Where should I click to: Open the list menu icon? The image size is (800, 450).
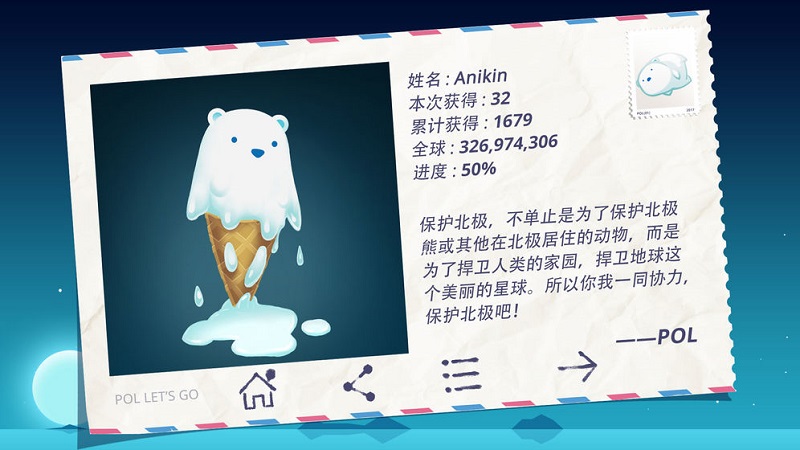tap(461, 375)
